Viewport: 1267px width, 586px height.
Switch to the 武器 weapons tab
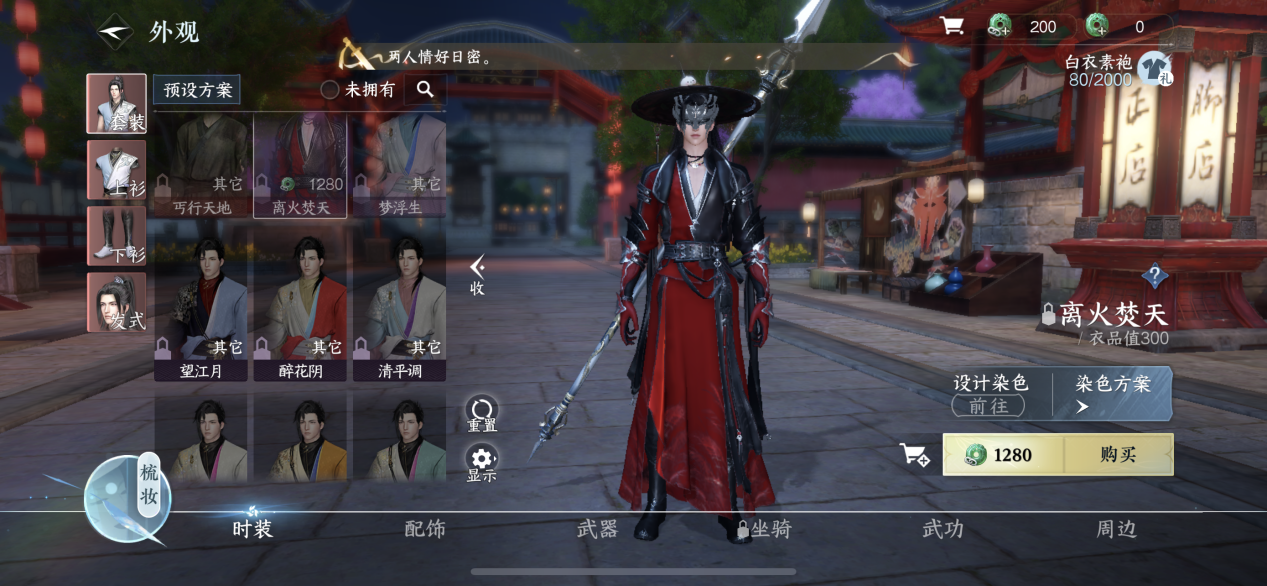pos(597,529)
